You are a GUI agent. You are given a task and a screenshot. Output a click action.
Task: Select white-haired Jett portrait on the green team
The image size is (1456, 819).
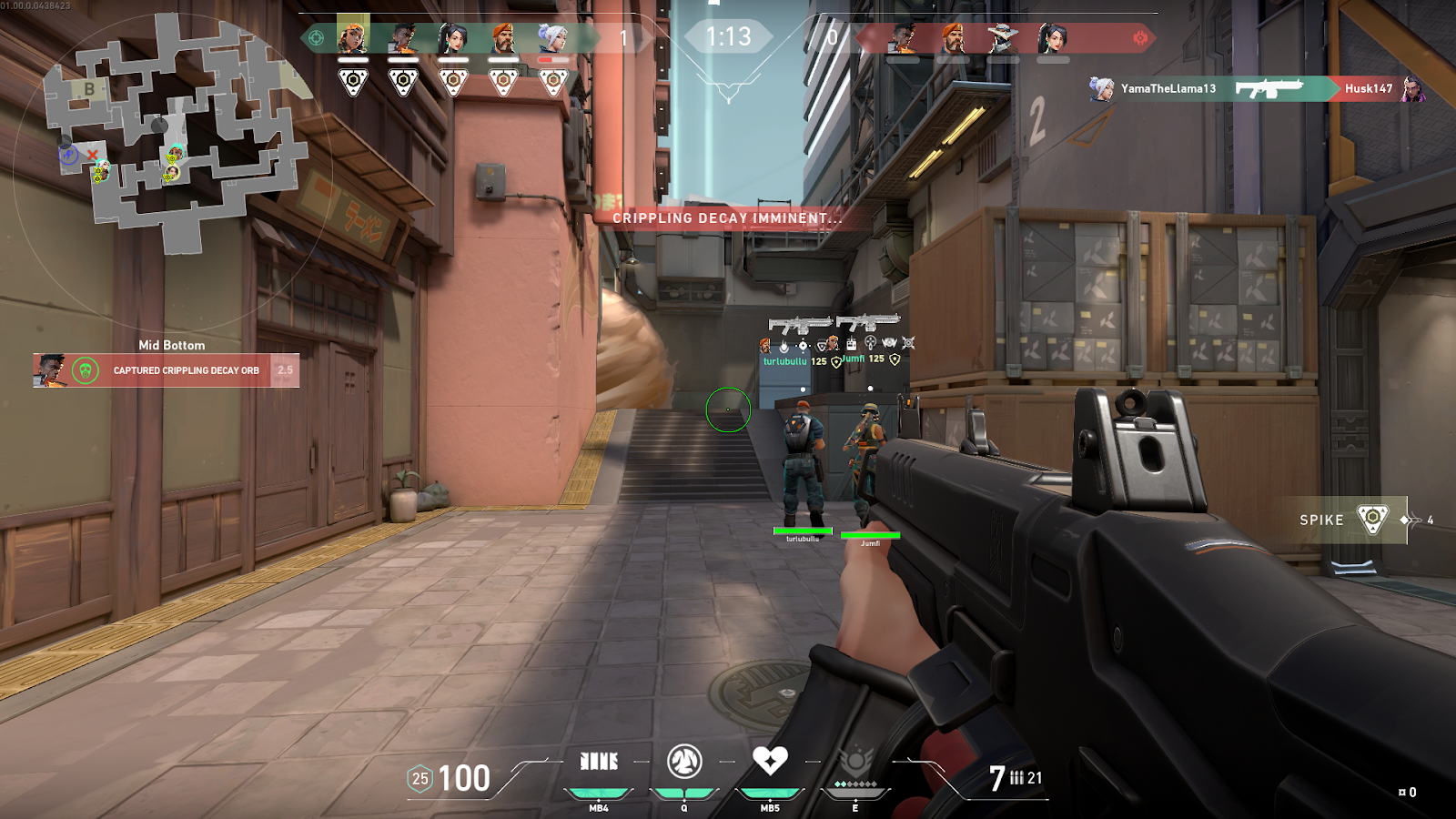pyautogui.click(x=552, y=37)
